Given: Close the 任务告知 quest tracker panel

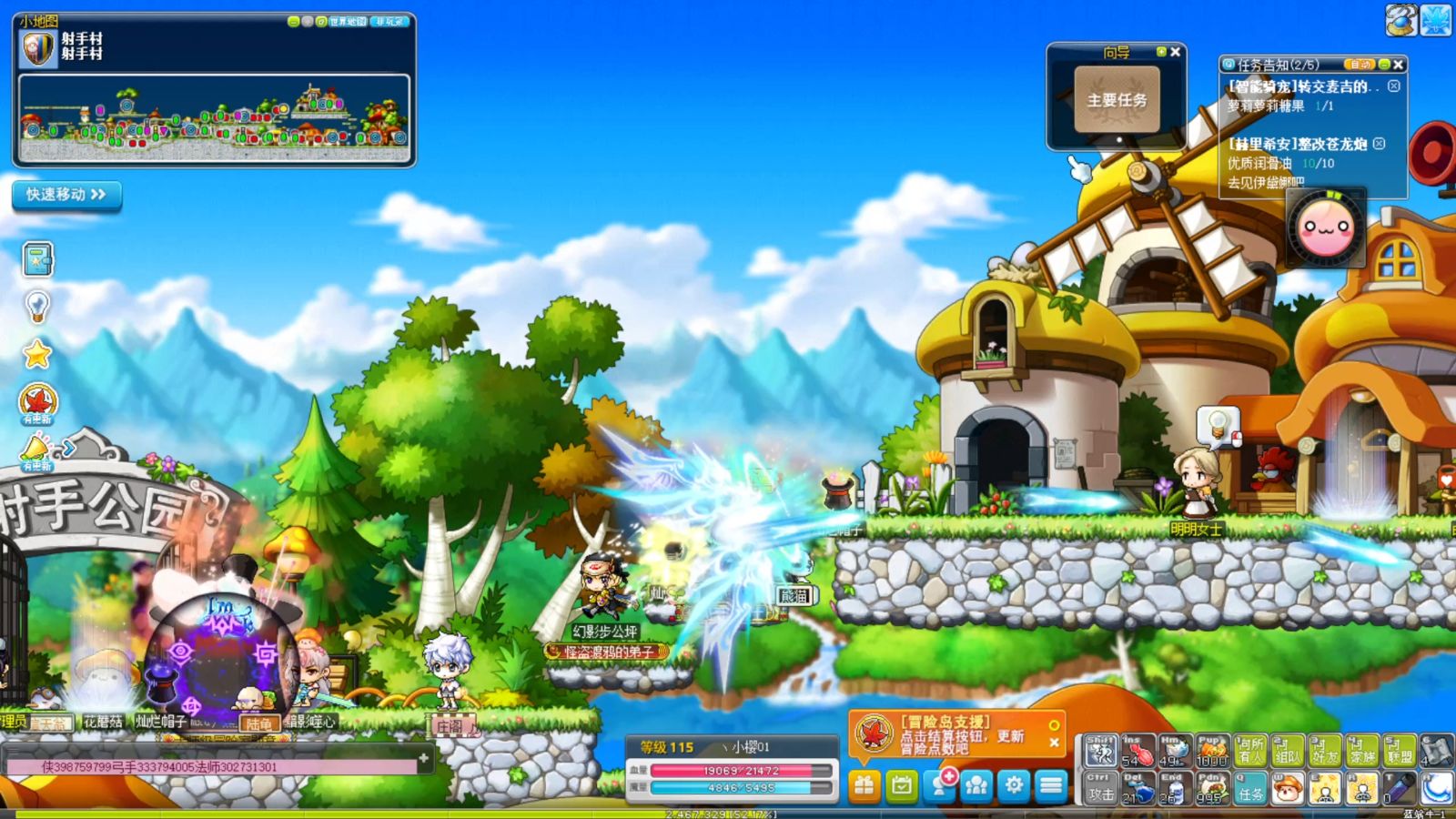Looking at the screenshot, I should point(1399,65).
